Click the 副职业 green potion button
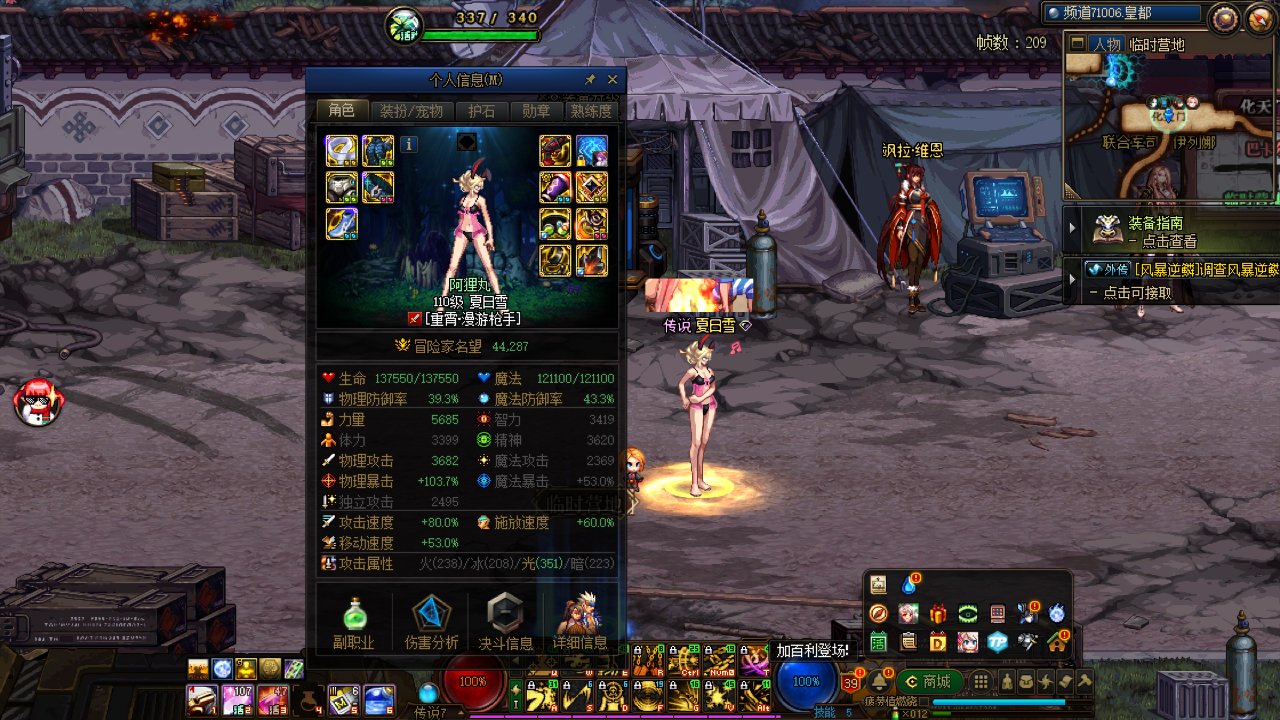The width and height of the screenshot is (1280, 720). [x=353, y=622]
